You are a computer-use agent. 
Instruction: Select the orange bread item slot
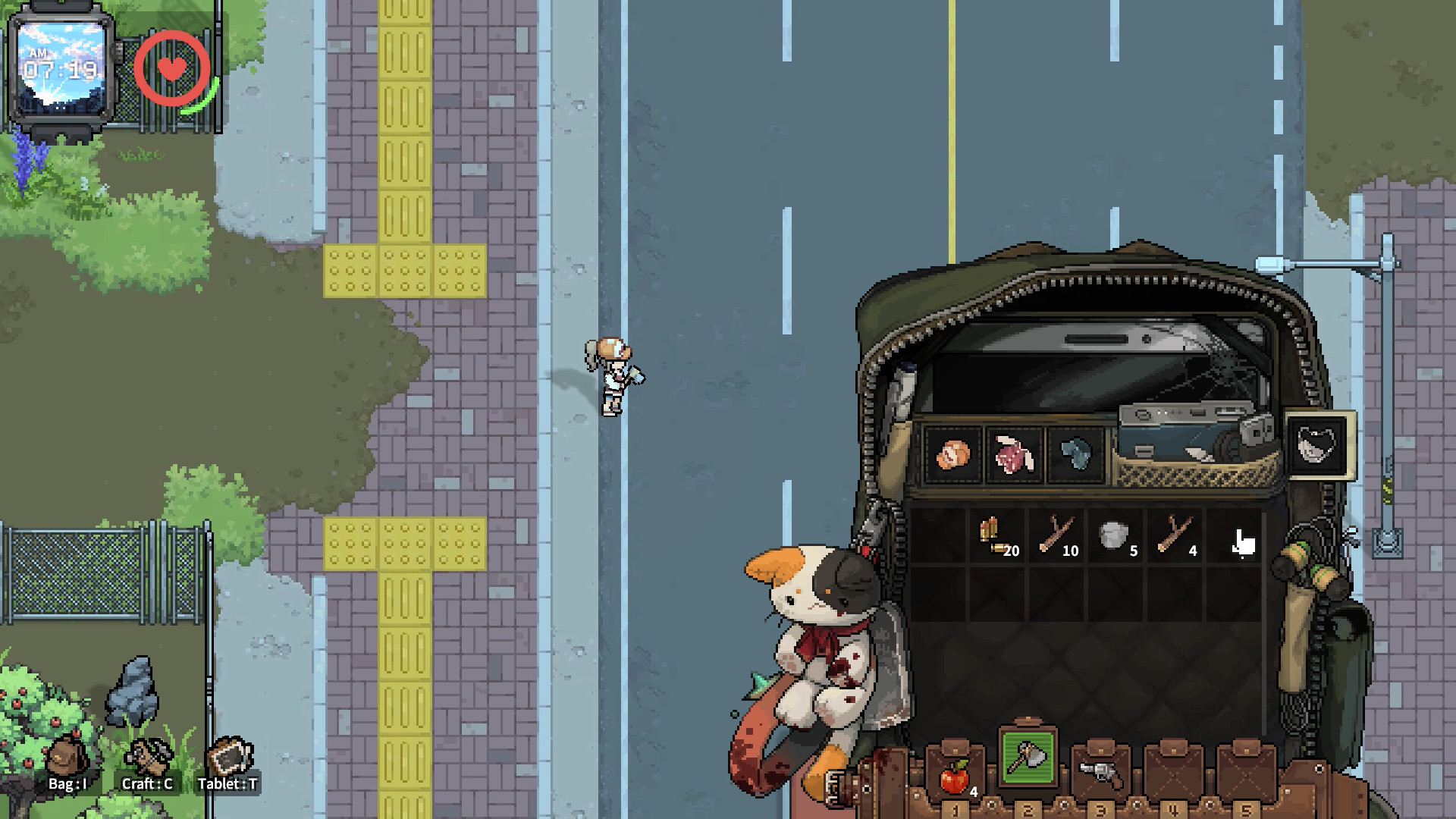coord(953,456)
